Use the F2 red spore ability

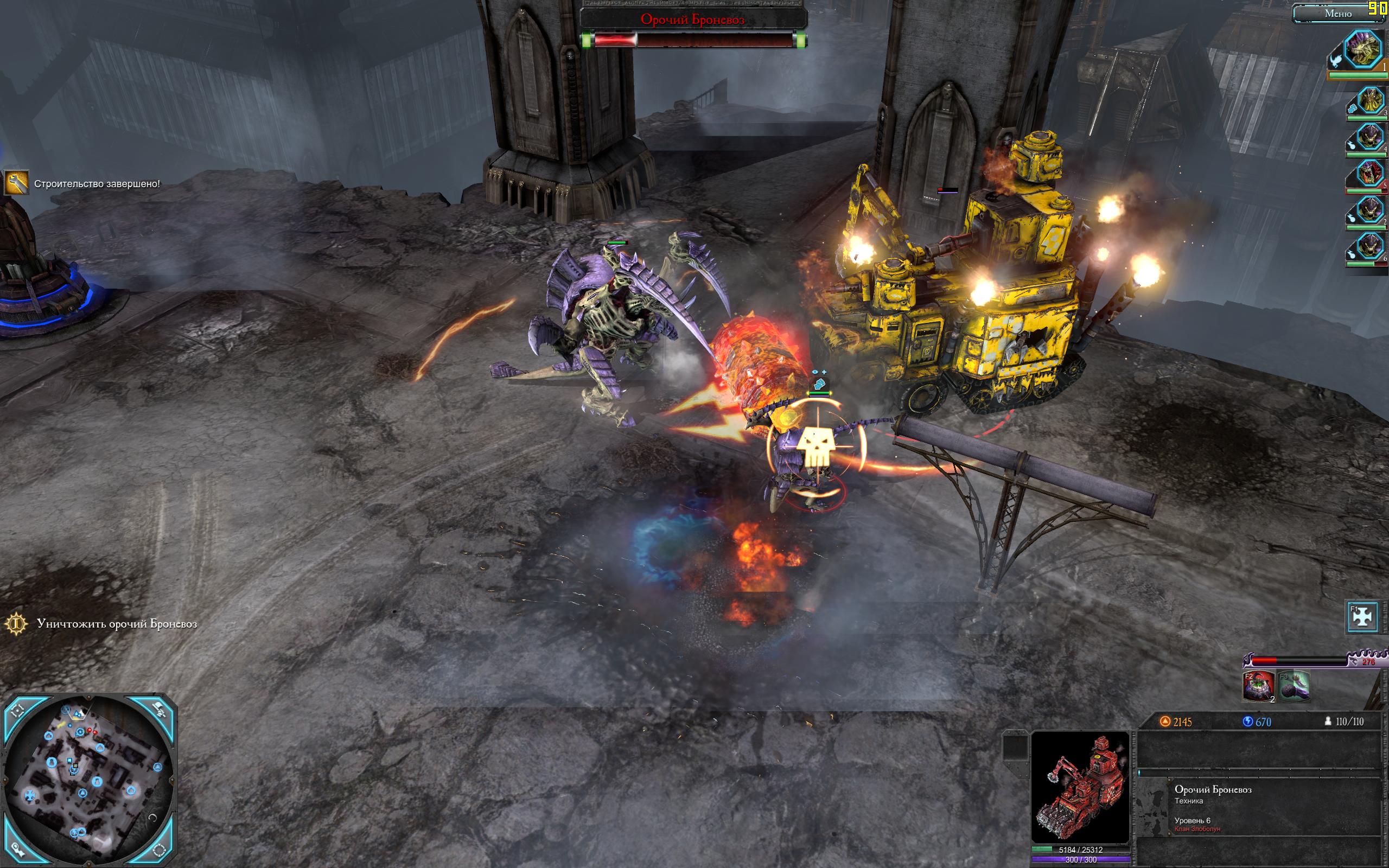pyautogui.click(x=1258, y=686)
